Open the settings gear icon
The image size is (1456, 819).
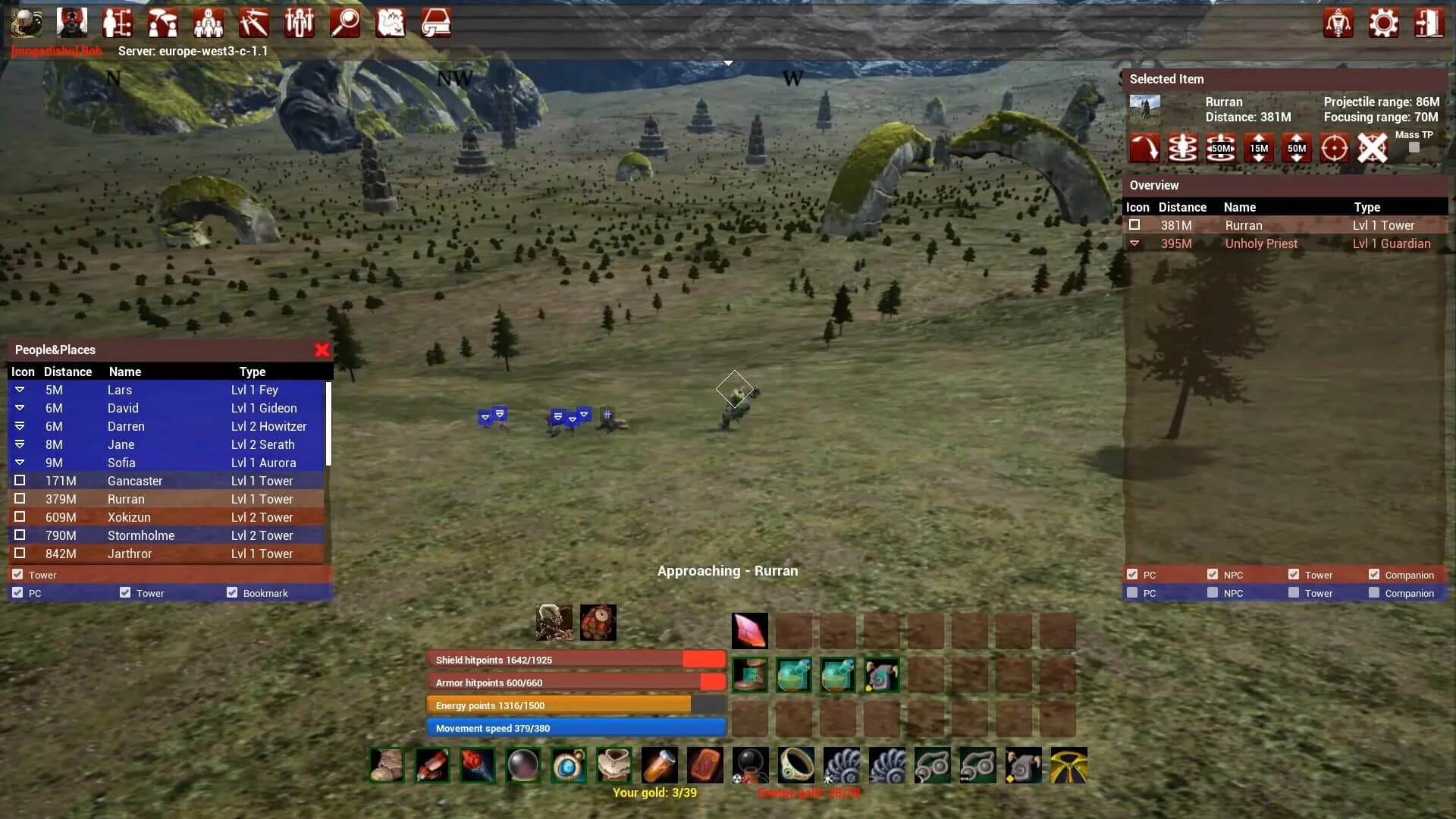1383,23
